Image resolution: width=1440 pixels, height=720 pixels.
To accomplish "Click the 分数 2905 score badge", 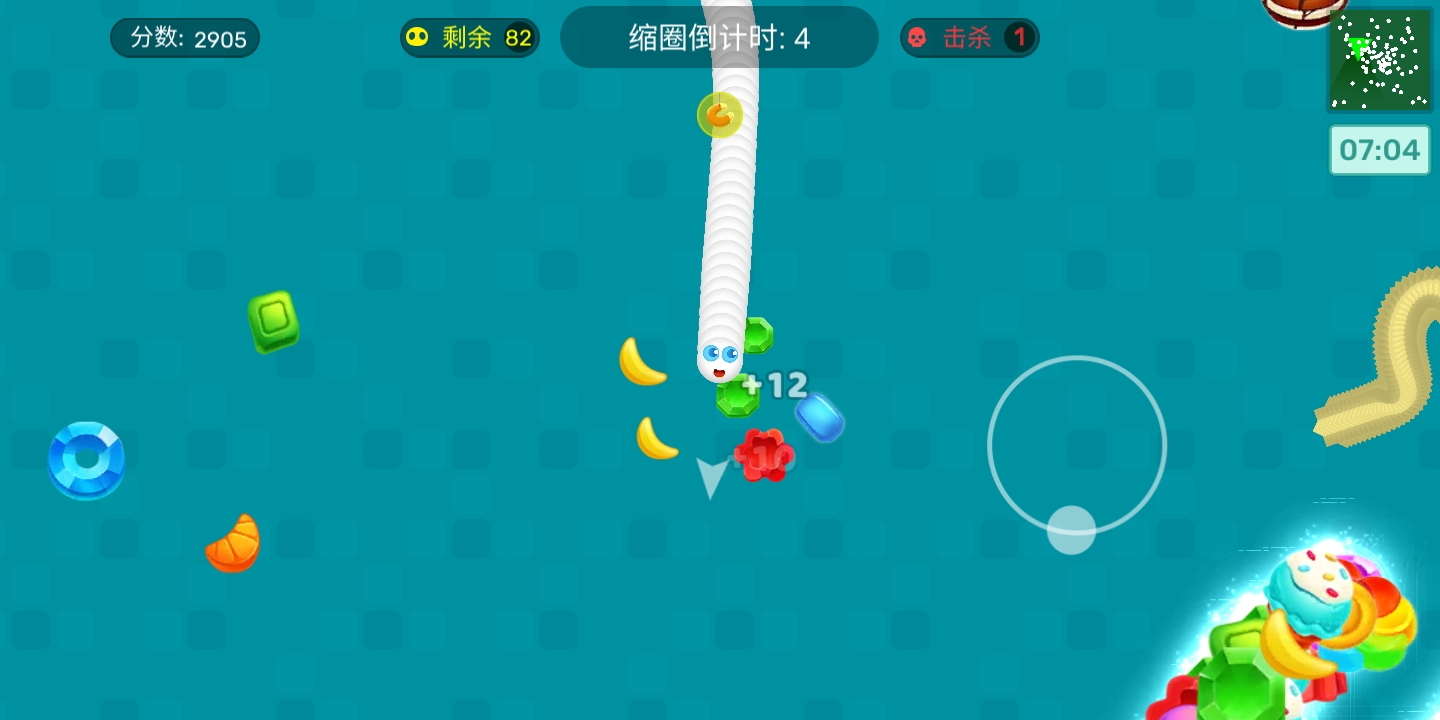I will pos(184,37).
